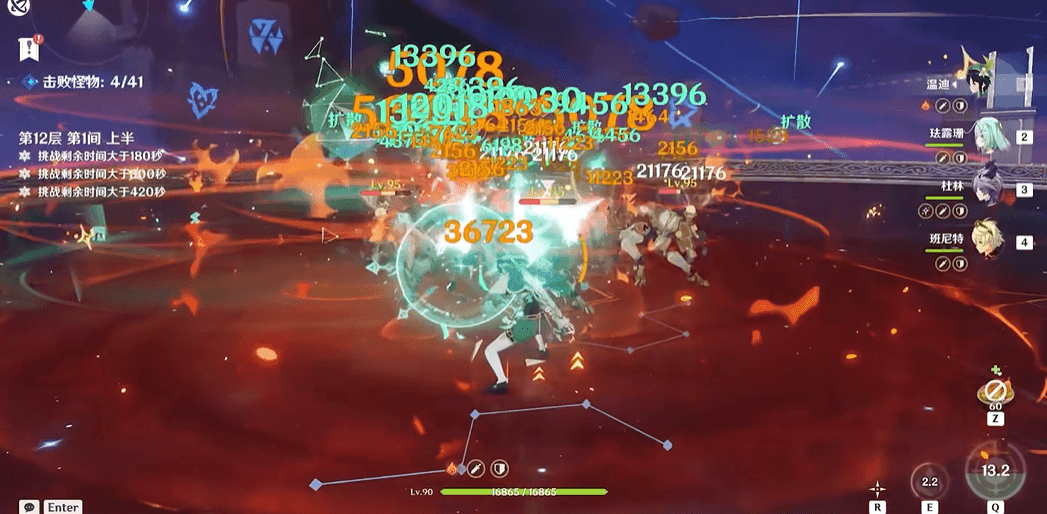Toggle the crosshair aiming mode icon
The image size is (1047, 514).
click(877, 488)
